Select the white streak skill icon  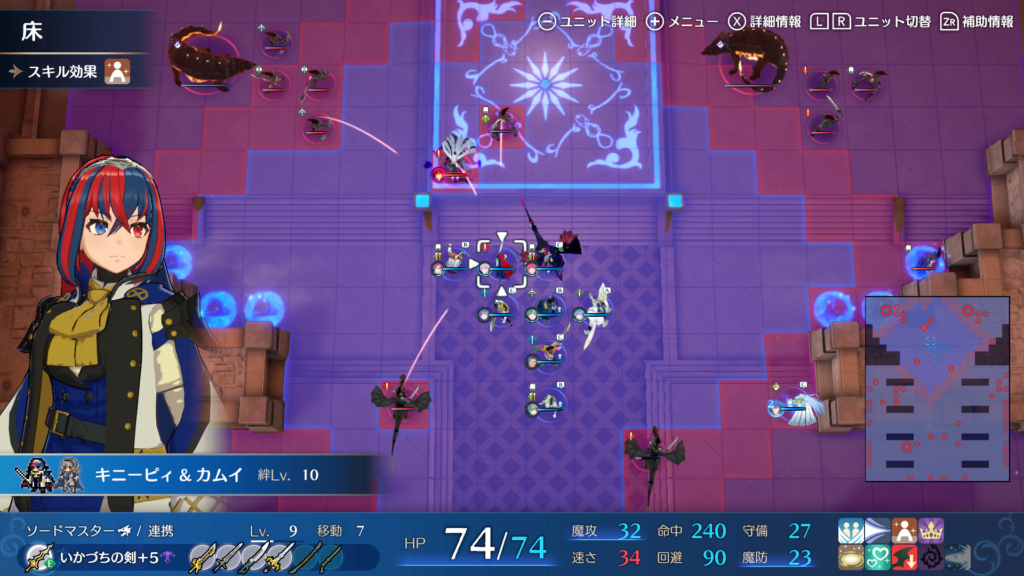pyautogui.click(x=877, y=530)
